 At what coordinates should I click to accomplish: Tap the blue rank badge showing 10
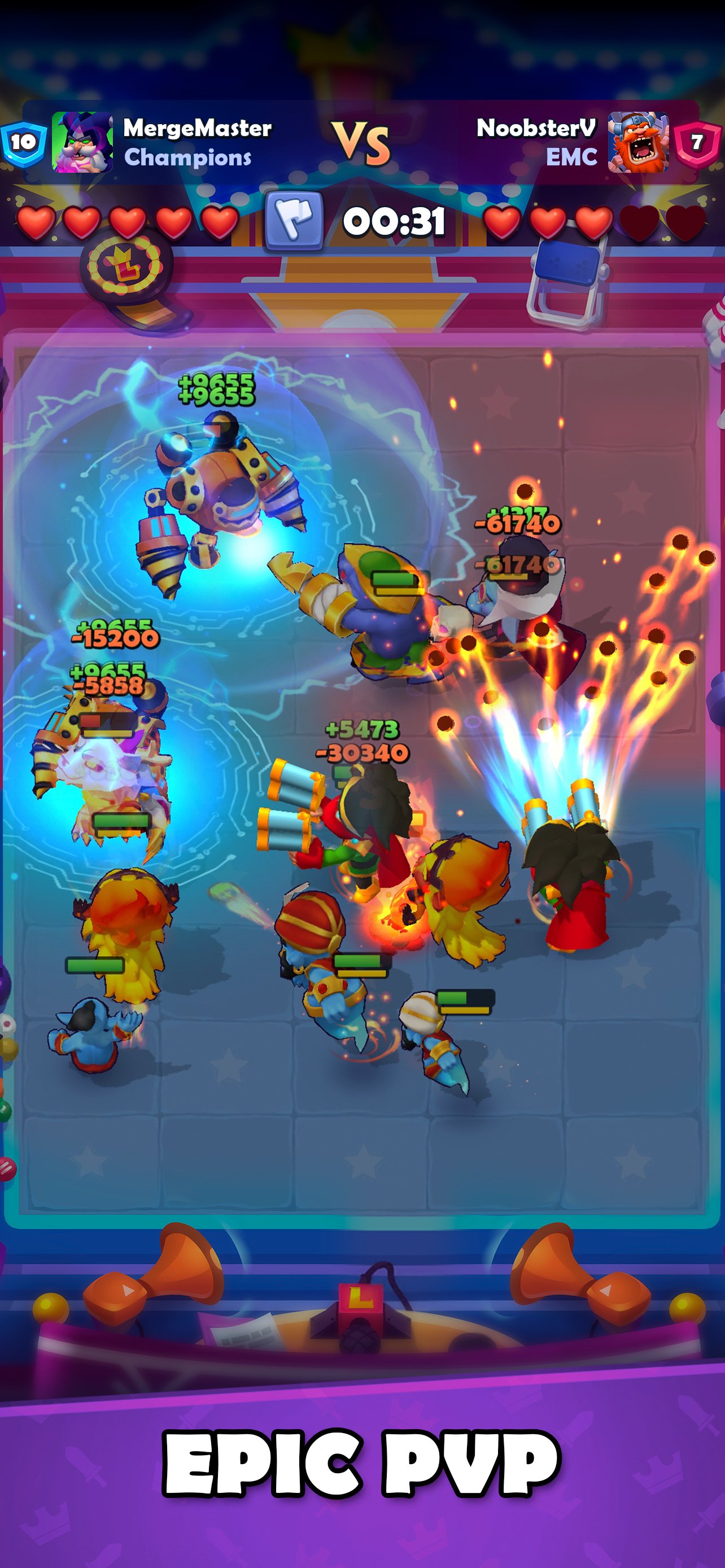pos(22,144)
